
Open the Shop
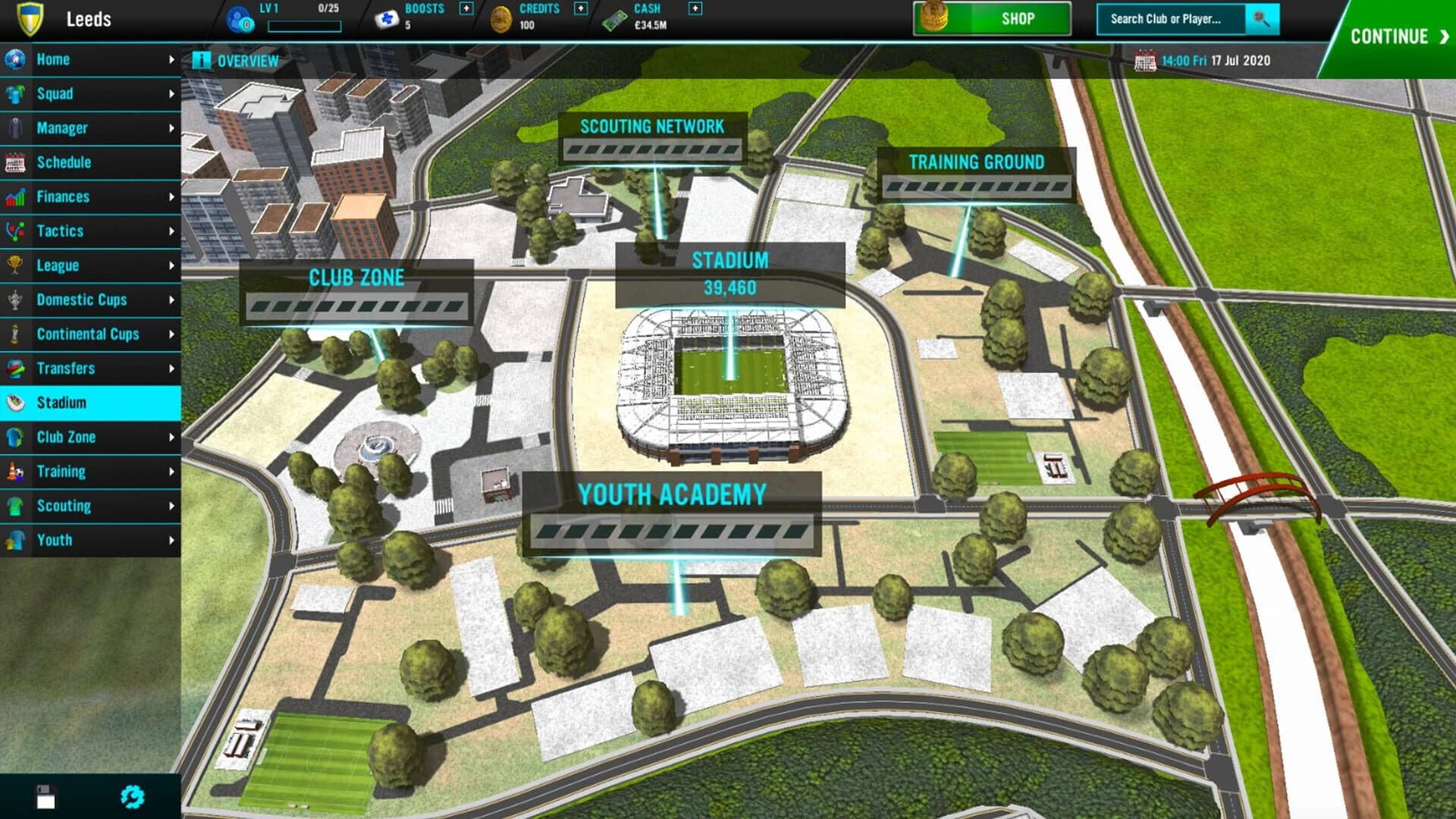pos(1018,19)
